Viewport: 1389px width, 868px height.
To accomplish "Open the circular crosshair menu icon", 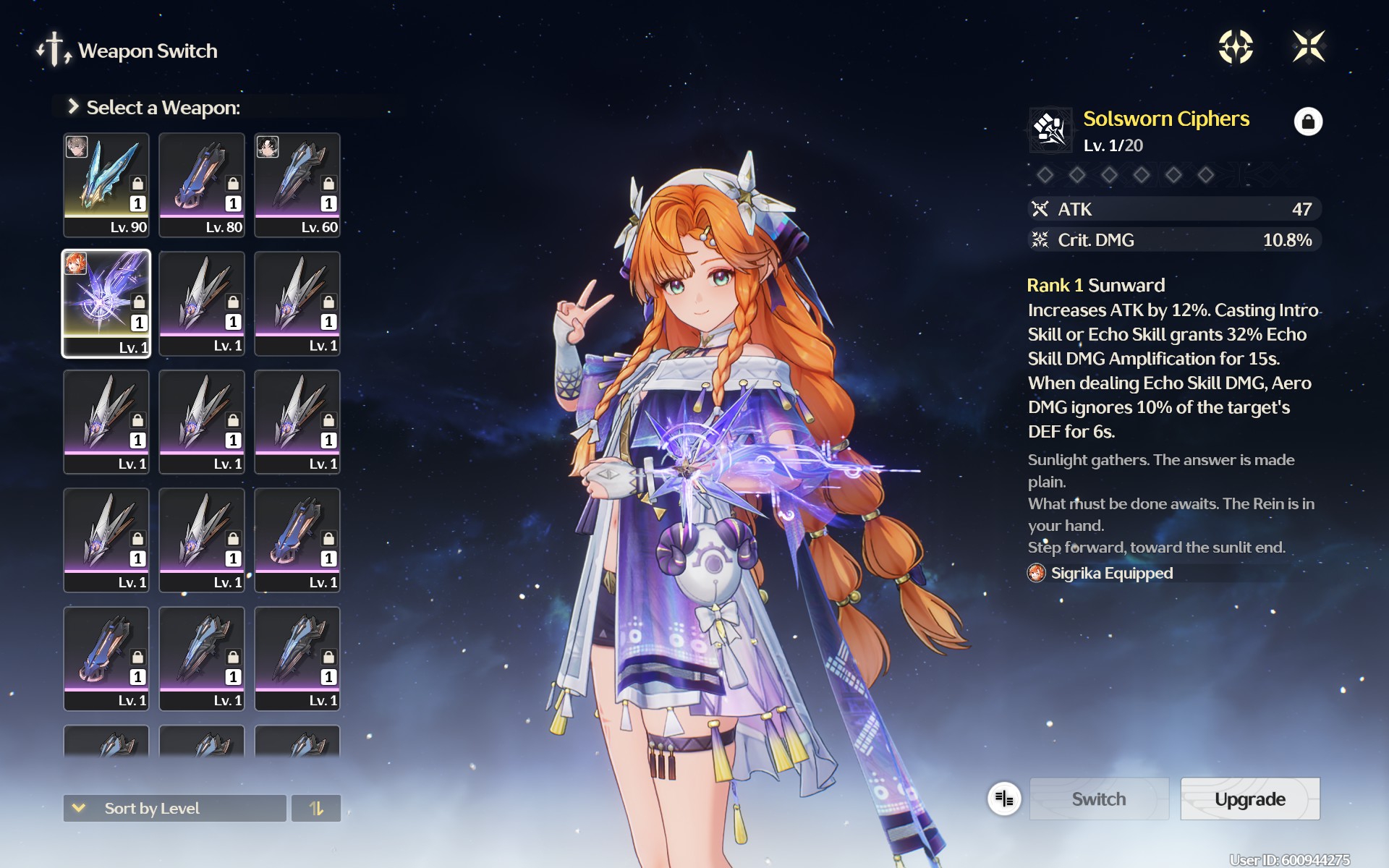I will pyautogui.click(x=1236, y=47).
